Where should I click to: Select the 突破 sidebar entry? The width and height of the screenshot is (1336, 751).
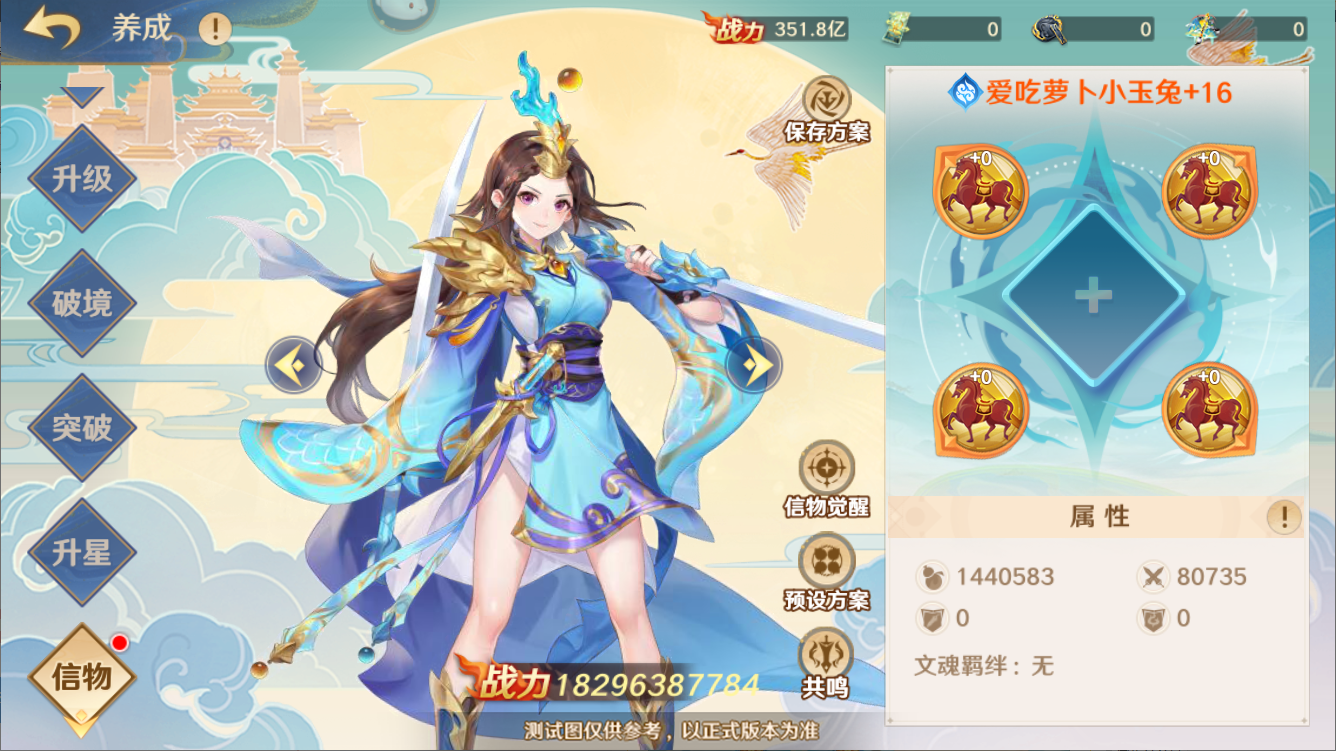[x=80, y=427]
